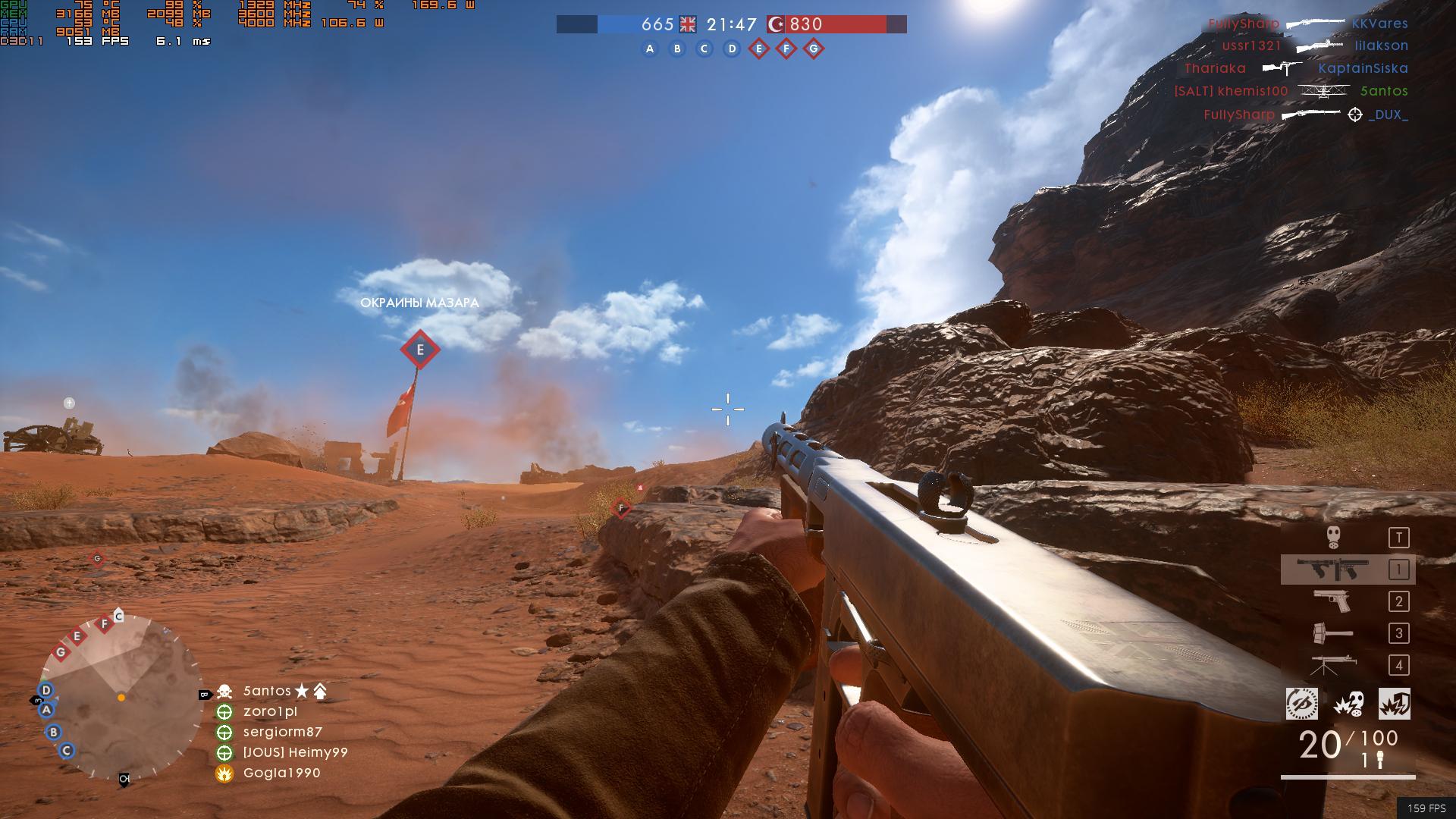1456x819 pixels.
Task: Select squad member sergiorm87
Action: (282, 732)
